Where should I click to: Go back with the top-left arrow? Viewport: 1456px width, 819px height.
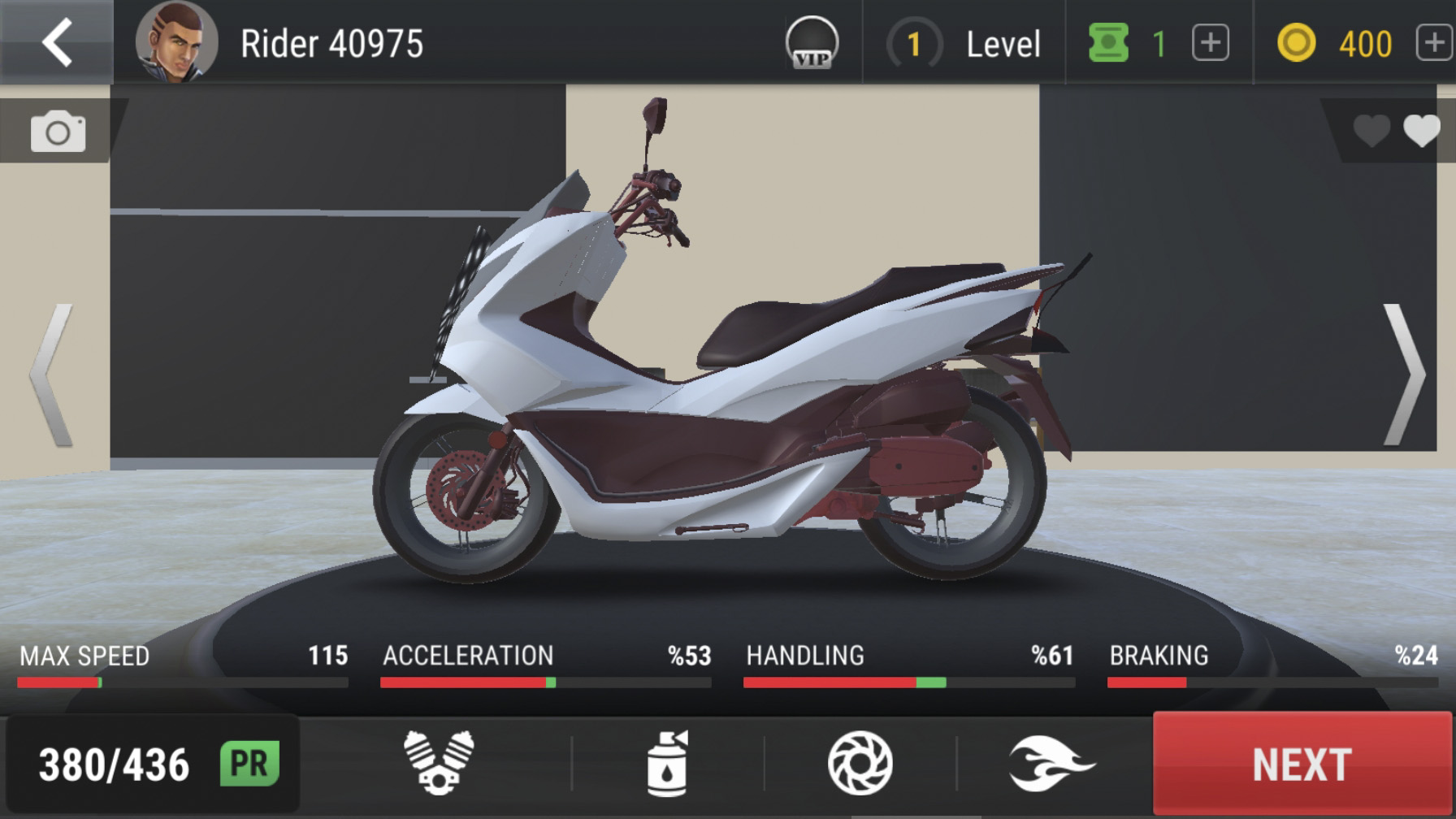tap(57, 42)
